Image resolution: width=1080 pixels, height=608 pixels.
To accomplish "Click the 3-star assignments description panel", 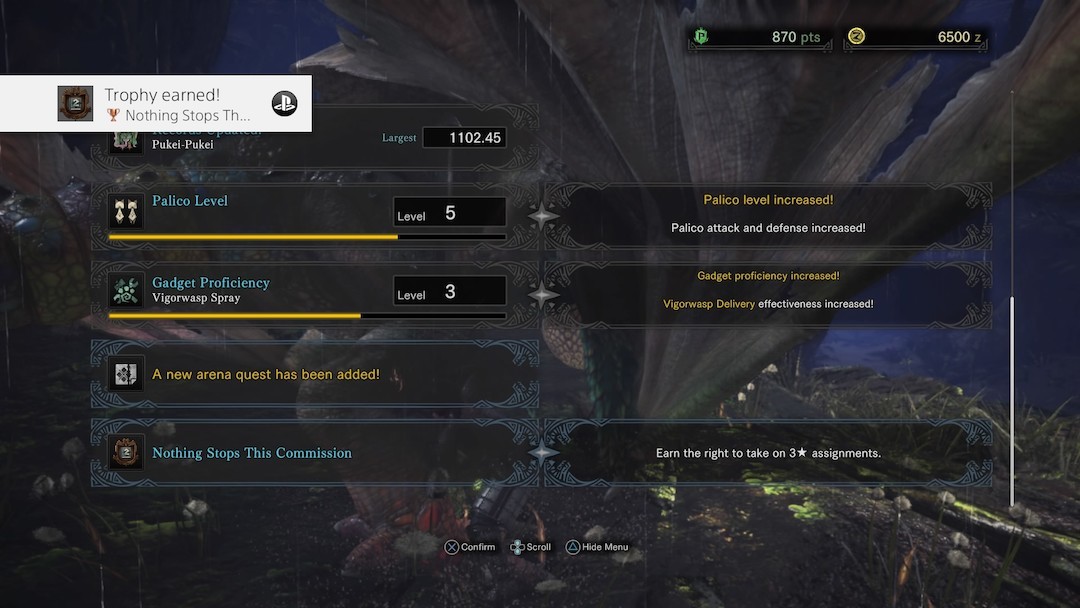I will (768, 453).
